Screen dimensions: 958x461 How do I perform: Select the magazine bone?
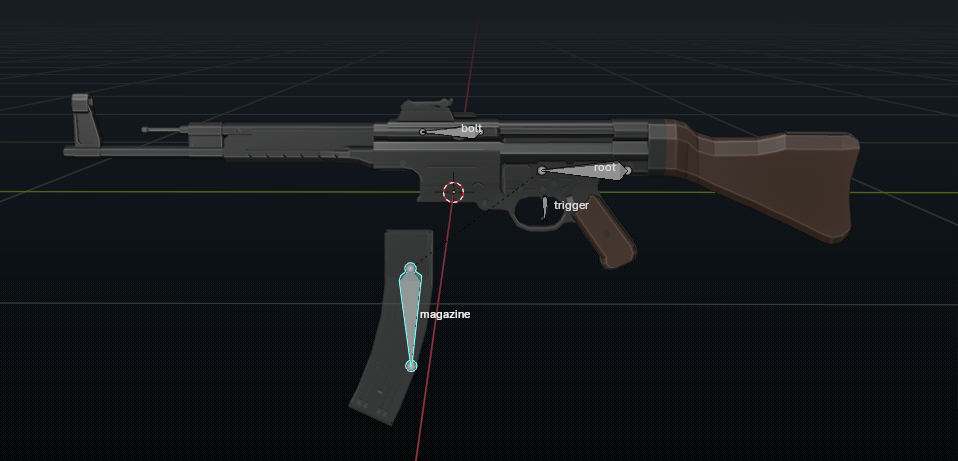pyautogui.click(x=410, y=308)
